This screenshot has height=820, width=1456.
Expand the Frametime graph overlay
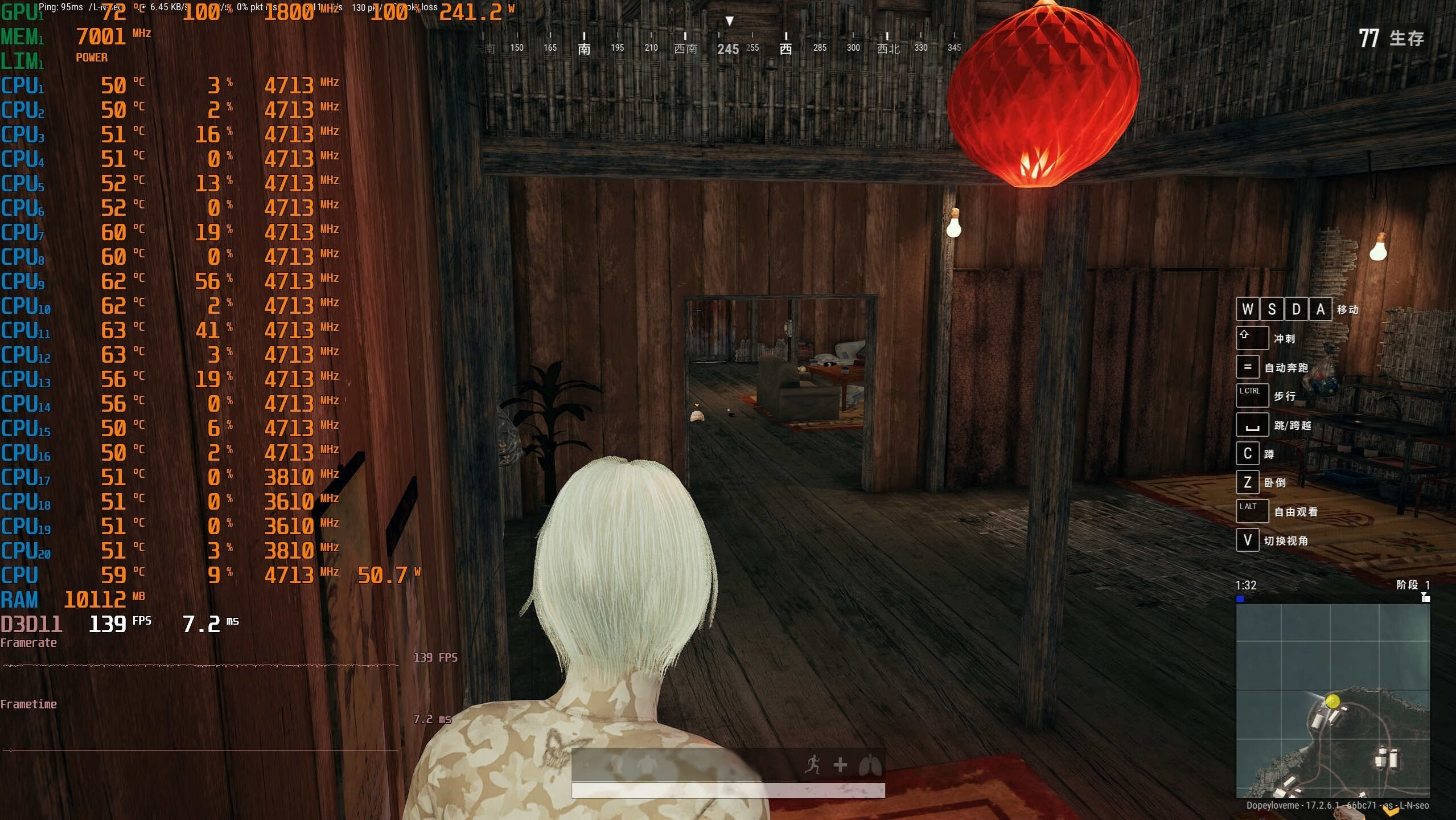[x=30, y=704]
